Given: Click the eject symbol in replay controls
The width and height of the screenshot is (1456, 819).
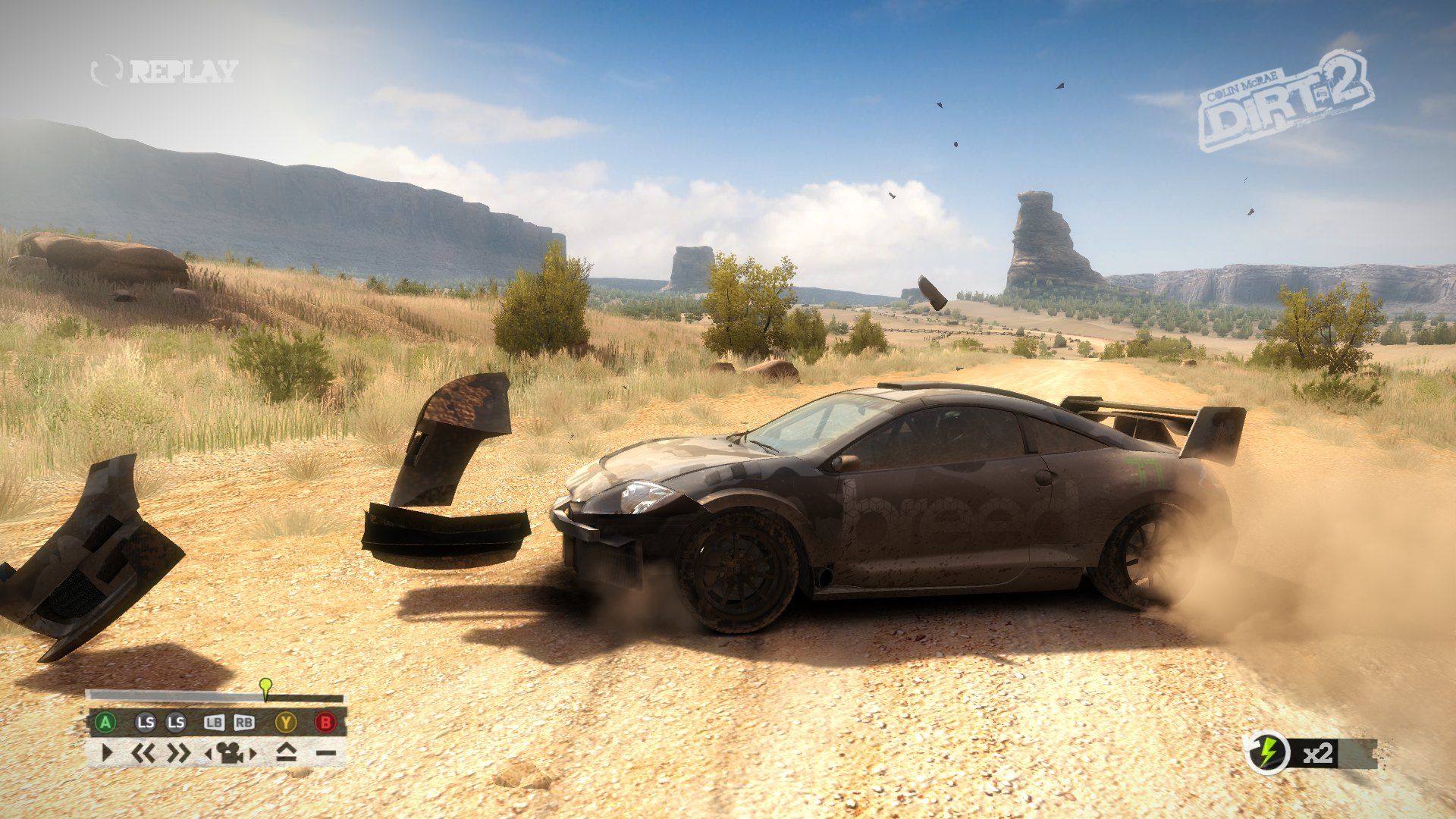Looking at the screenshot, I should click(x=285, y=753).
